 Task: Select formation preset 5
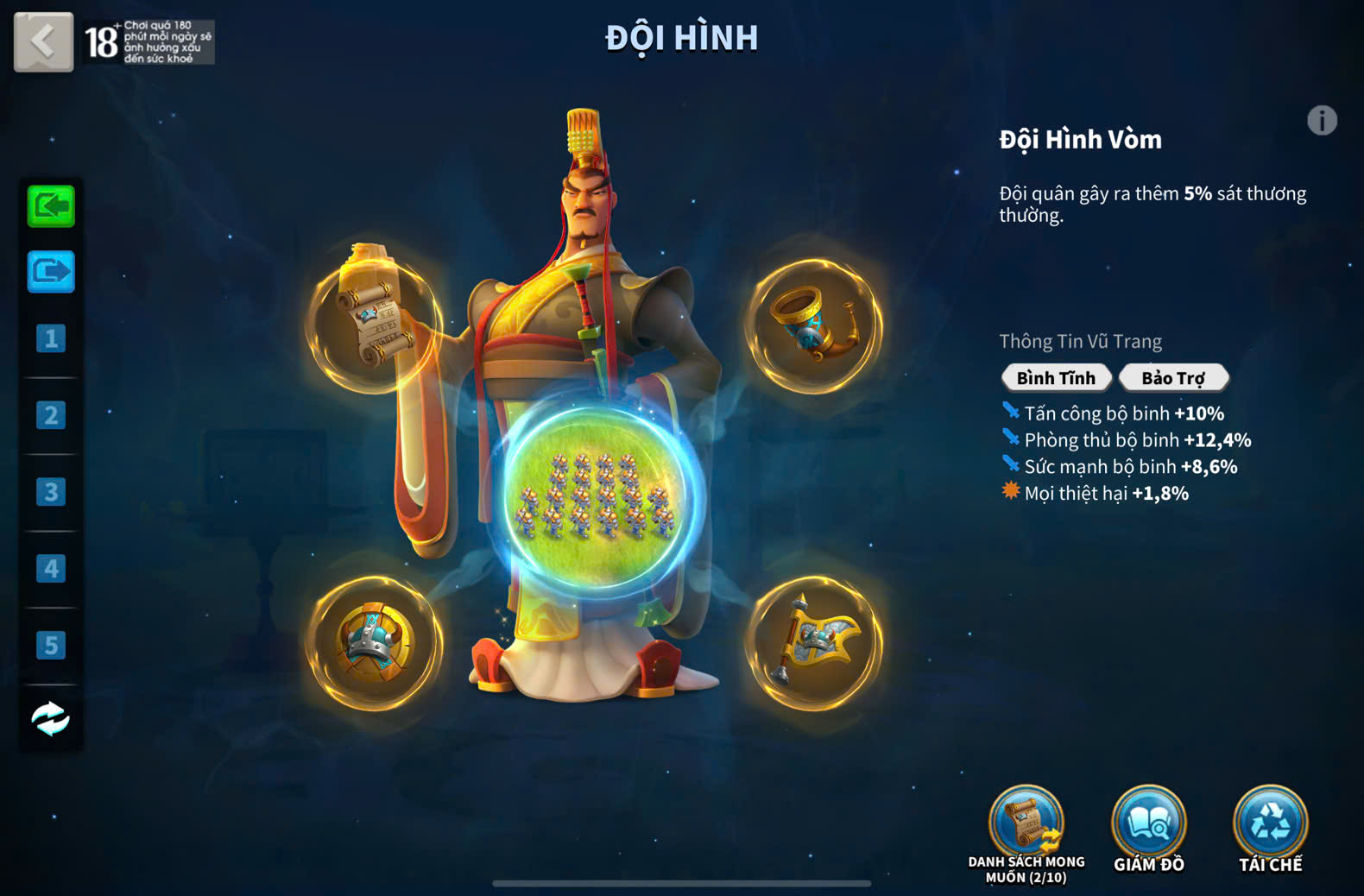click(x=51, y=645)
